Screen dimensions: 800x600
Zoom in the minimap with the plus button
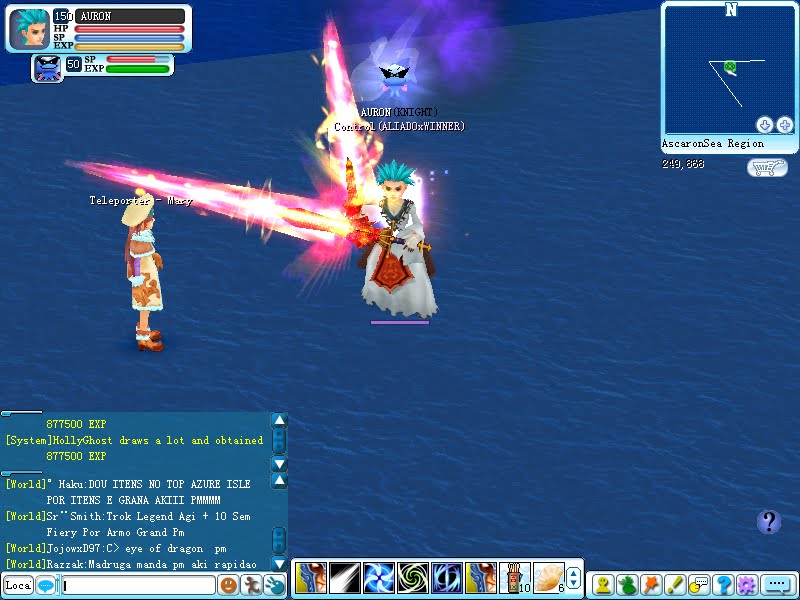click(x=785, y=125)
